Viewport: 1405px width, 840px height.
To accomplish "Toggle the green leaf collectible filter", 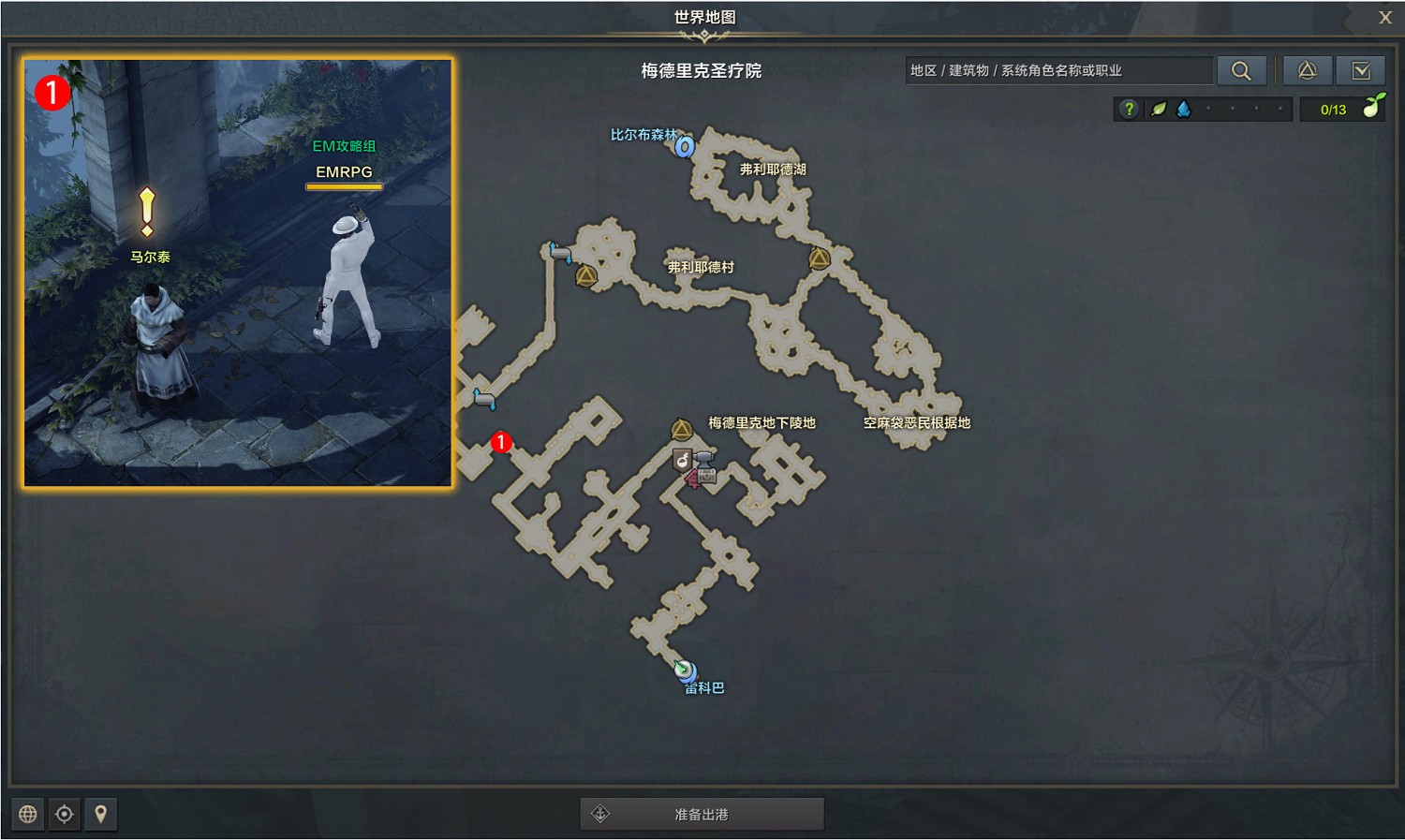I will [1159, 109].
